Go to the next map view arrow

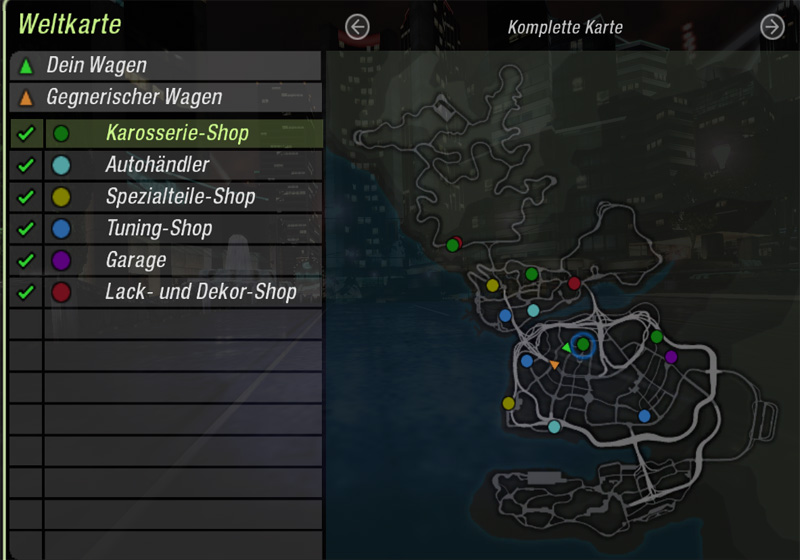(x=772, y=27)
